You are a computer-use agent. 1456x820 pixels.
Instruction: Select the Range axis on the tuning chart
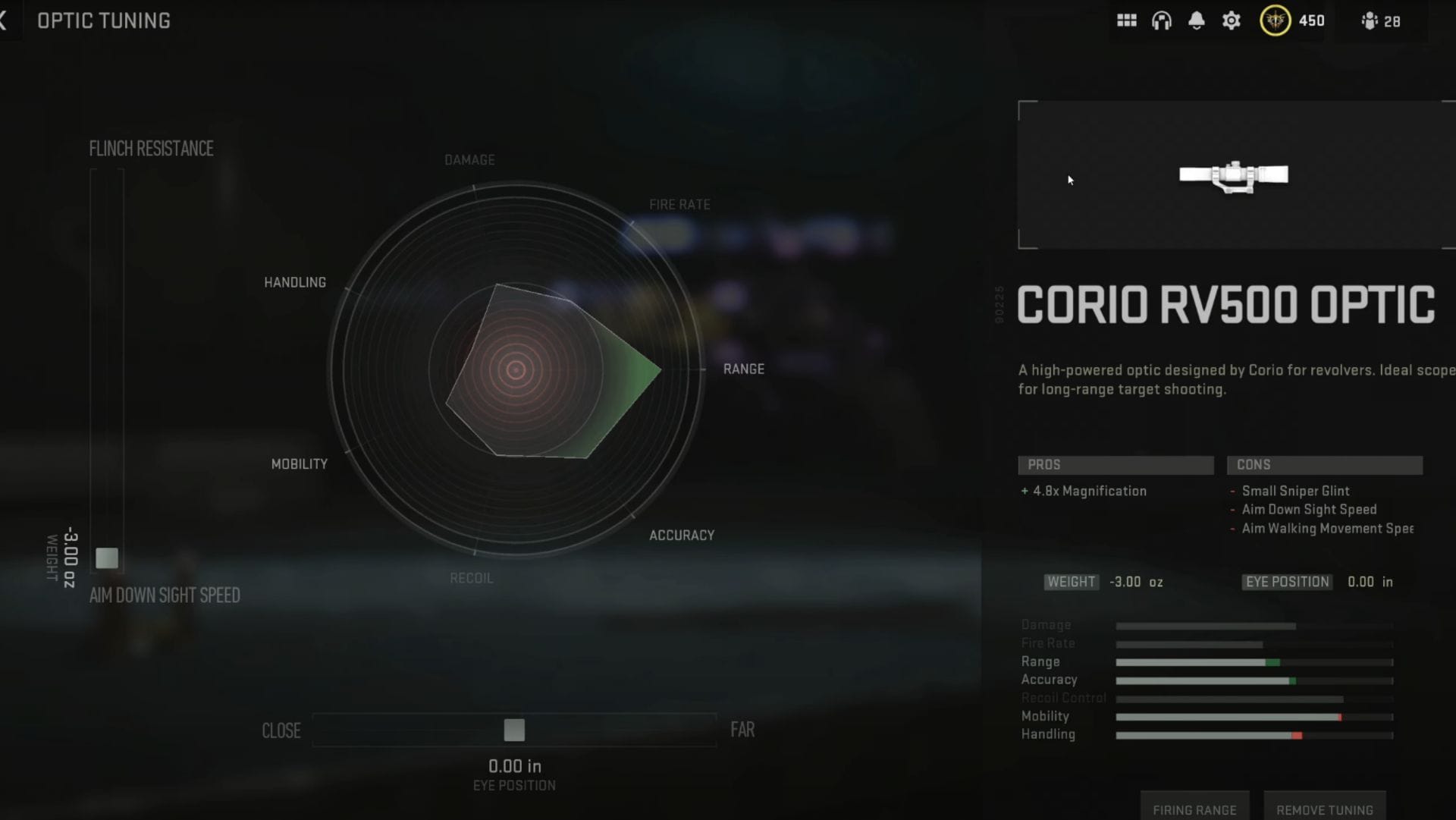click(x=745, y=369)
